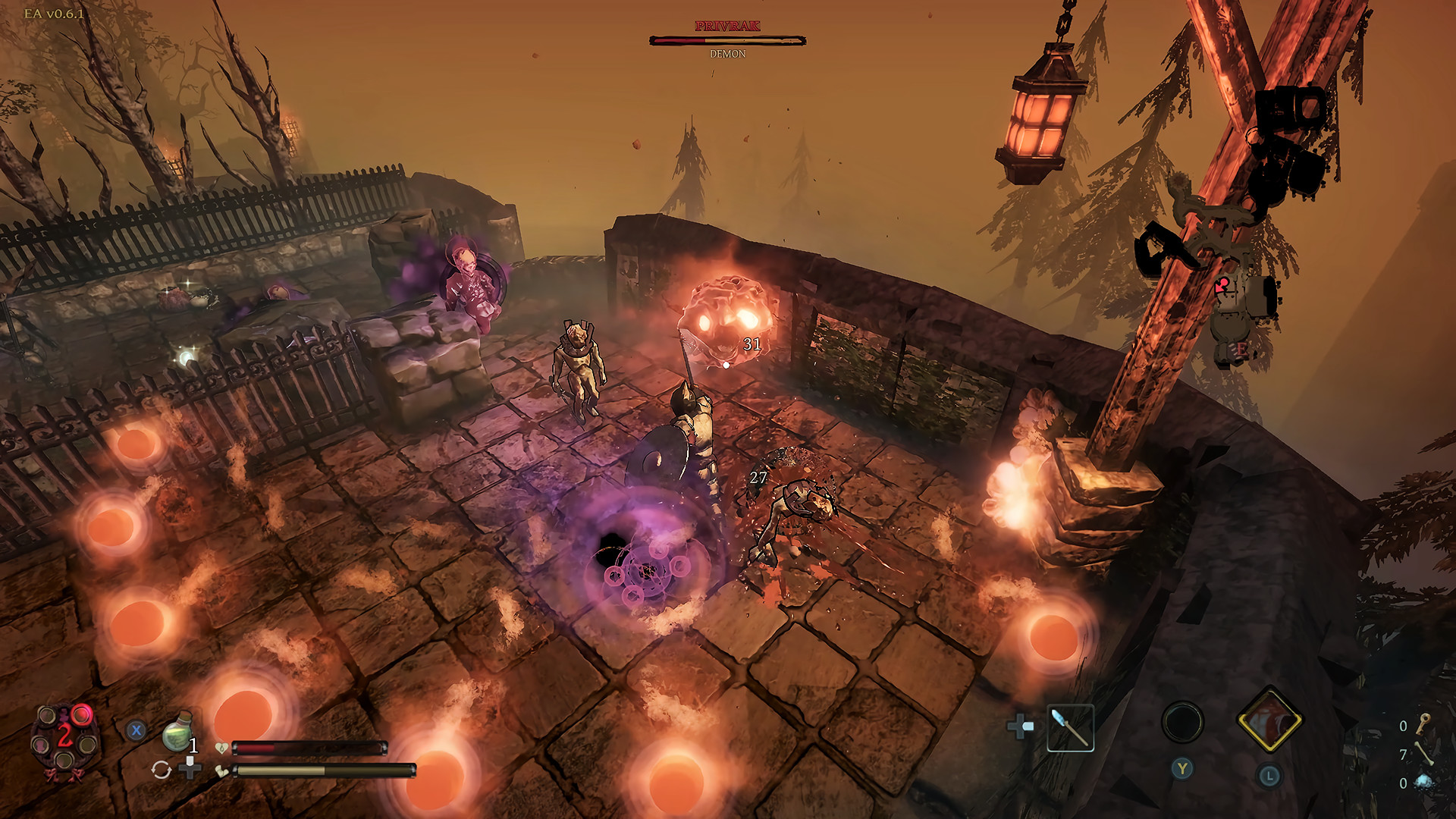The image size is (1456, 819).
Task: Select the d-pad swap icon above cycle arrows
Action: pyautogui.click(x=190, y=767)
